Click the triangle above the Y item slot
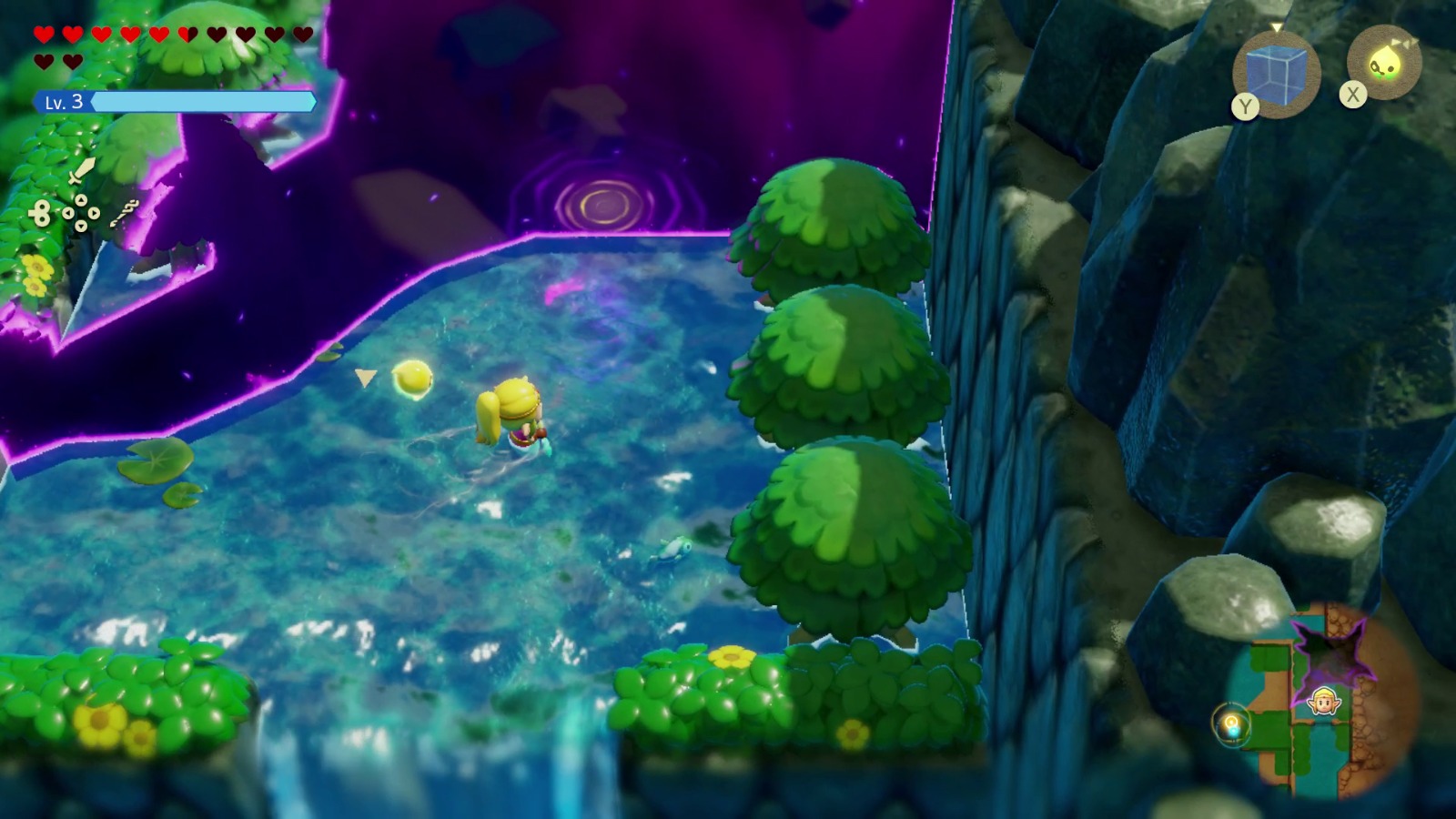 (x=1276, y=27)
